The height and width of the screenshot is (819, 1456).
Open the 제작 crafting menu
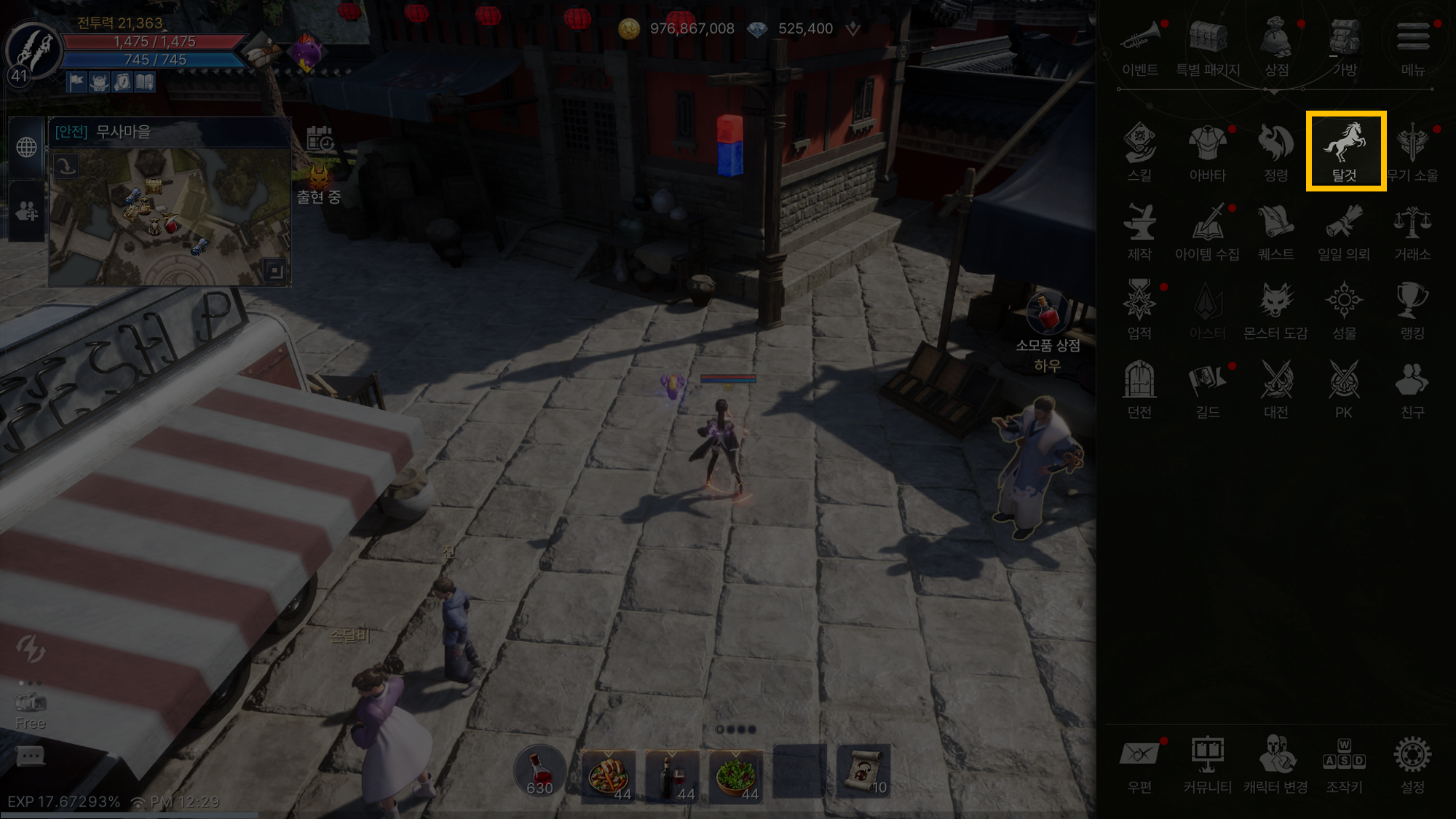coord(1139,229)
